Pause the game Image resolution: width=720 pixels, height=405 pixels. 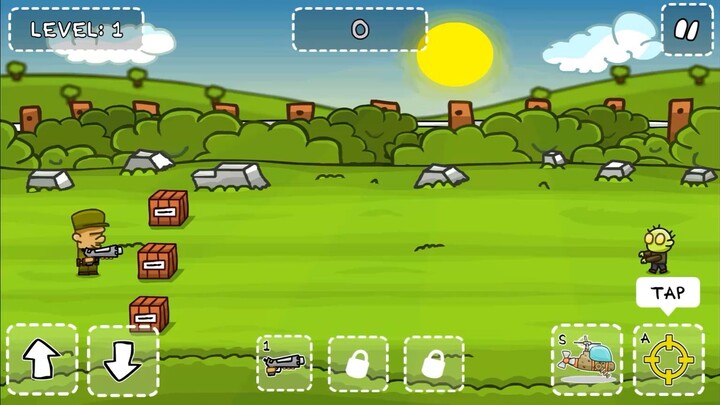coord(686,29)
